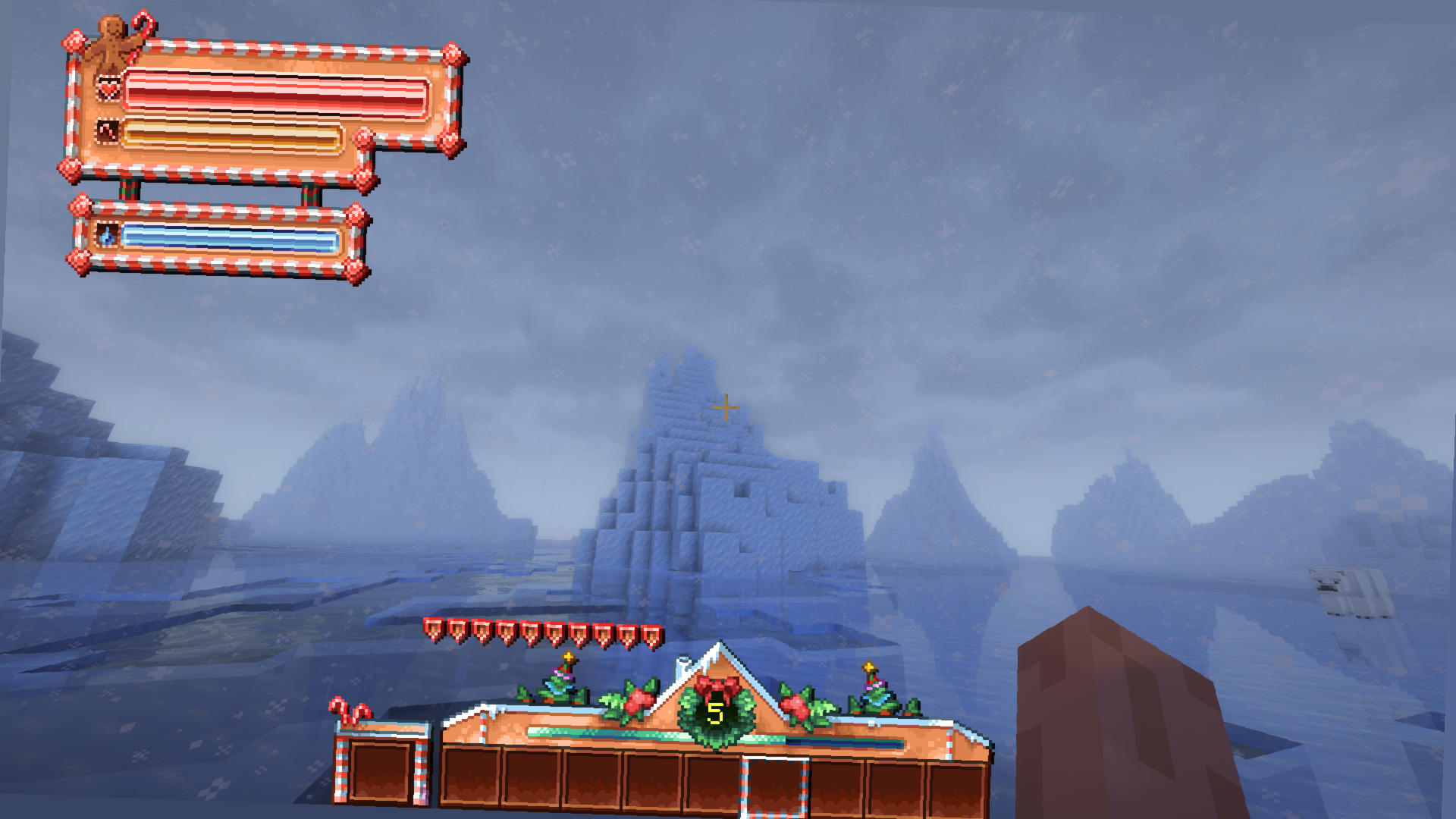Click the crosshair at screen center
The width and height of the screenshot is (1456, 819).
point(726,408)
